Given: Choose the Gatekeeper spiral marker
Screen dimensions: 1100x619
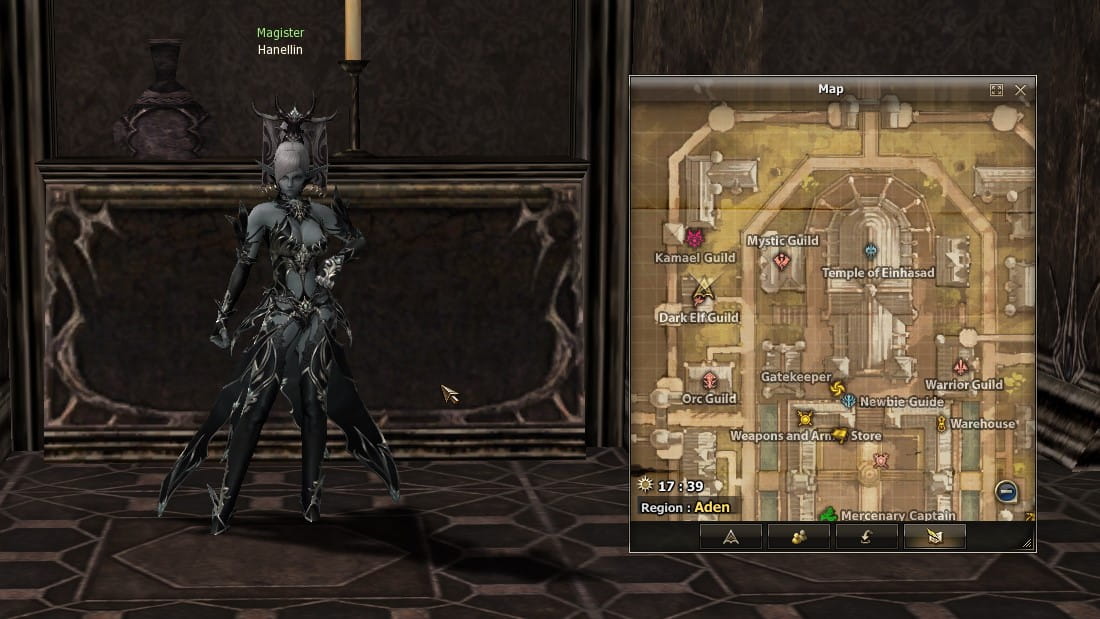Looking at the screenshot, I should [837, 389].
